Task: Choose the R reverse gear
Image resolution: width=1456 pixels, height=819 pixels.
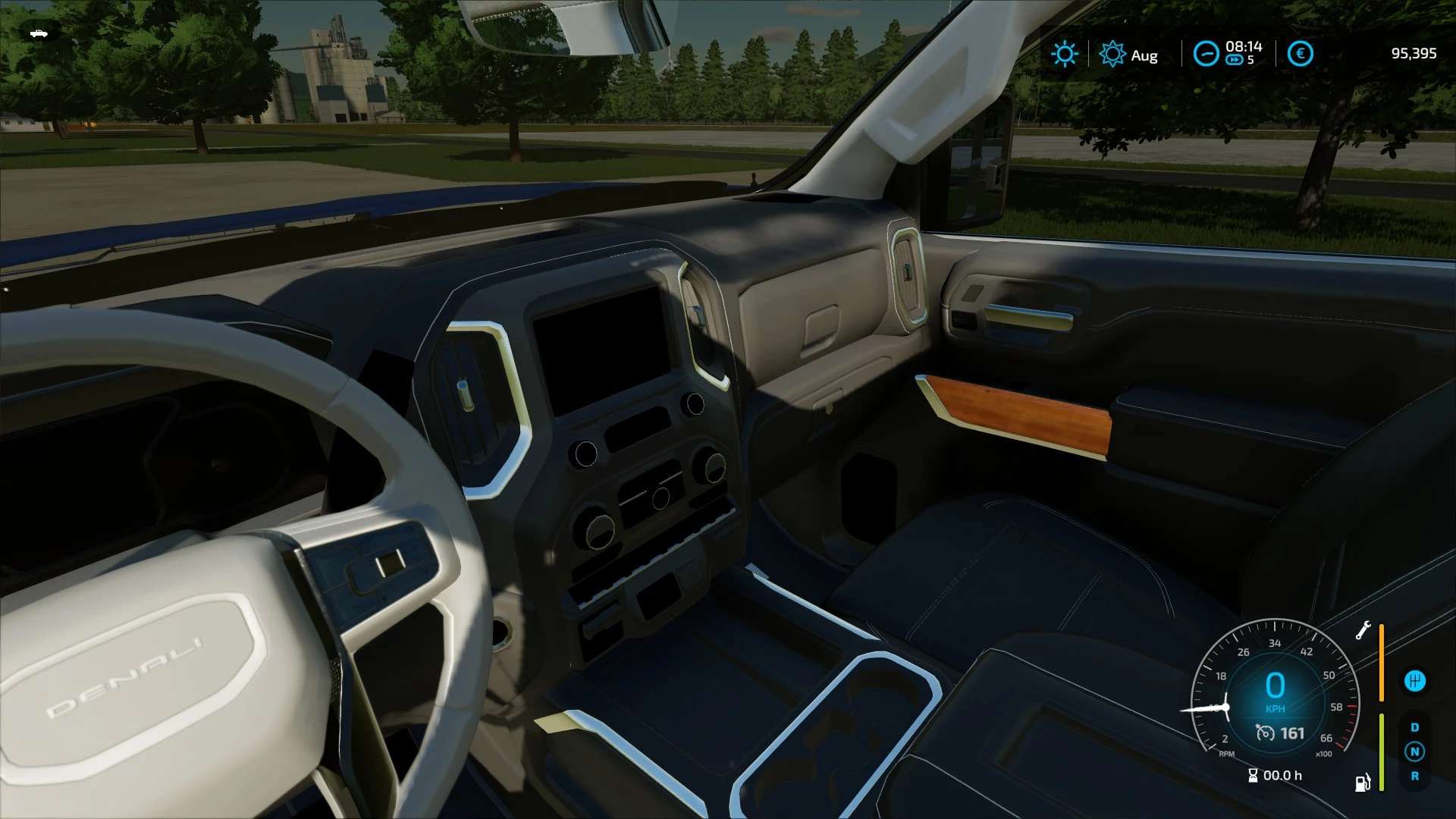Action: [1414, 776]
